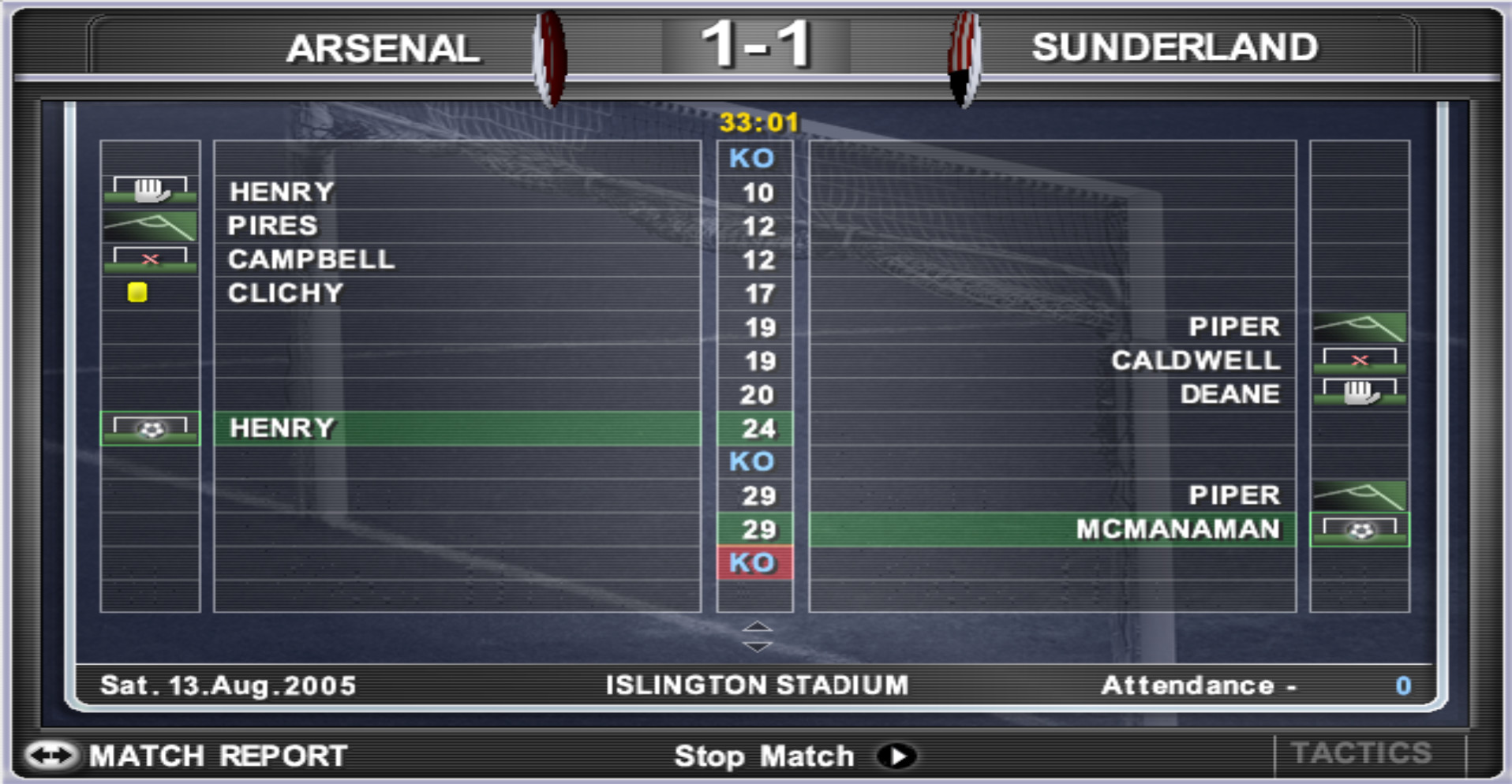Screen dimensions: 1512x784
Task: Click Caldwell's missed shot icon
Action: point(1359,360)
